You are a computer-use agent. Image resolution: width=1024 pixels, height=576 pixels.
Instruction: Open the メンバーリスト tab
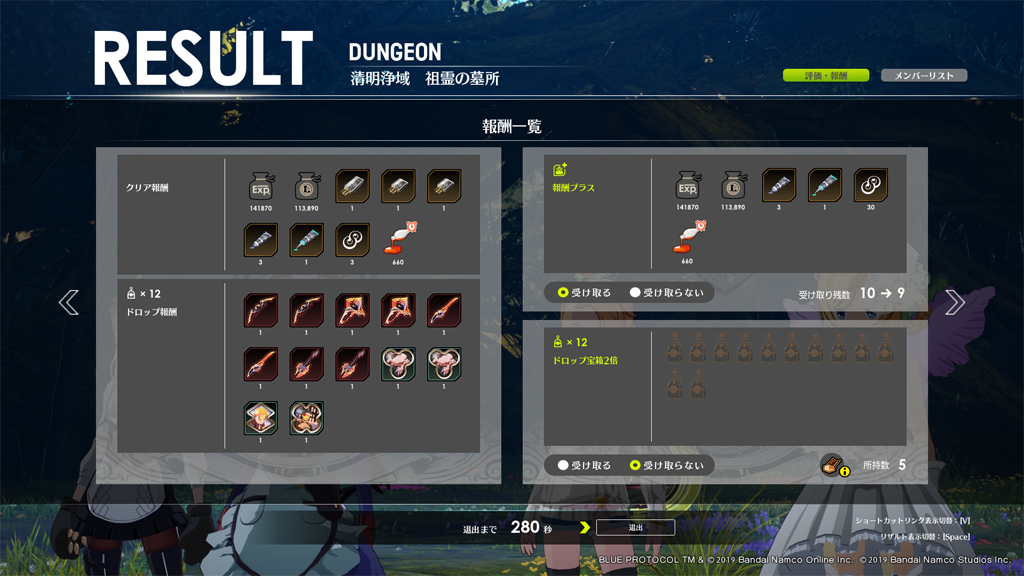tap(923, 76)
